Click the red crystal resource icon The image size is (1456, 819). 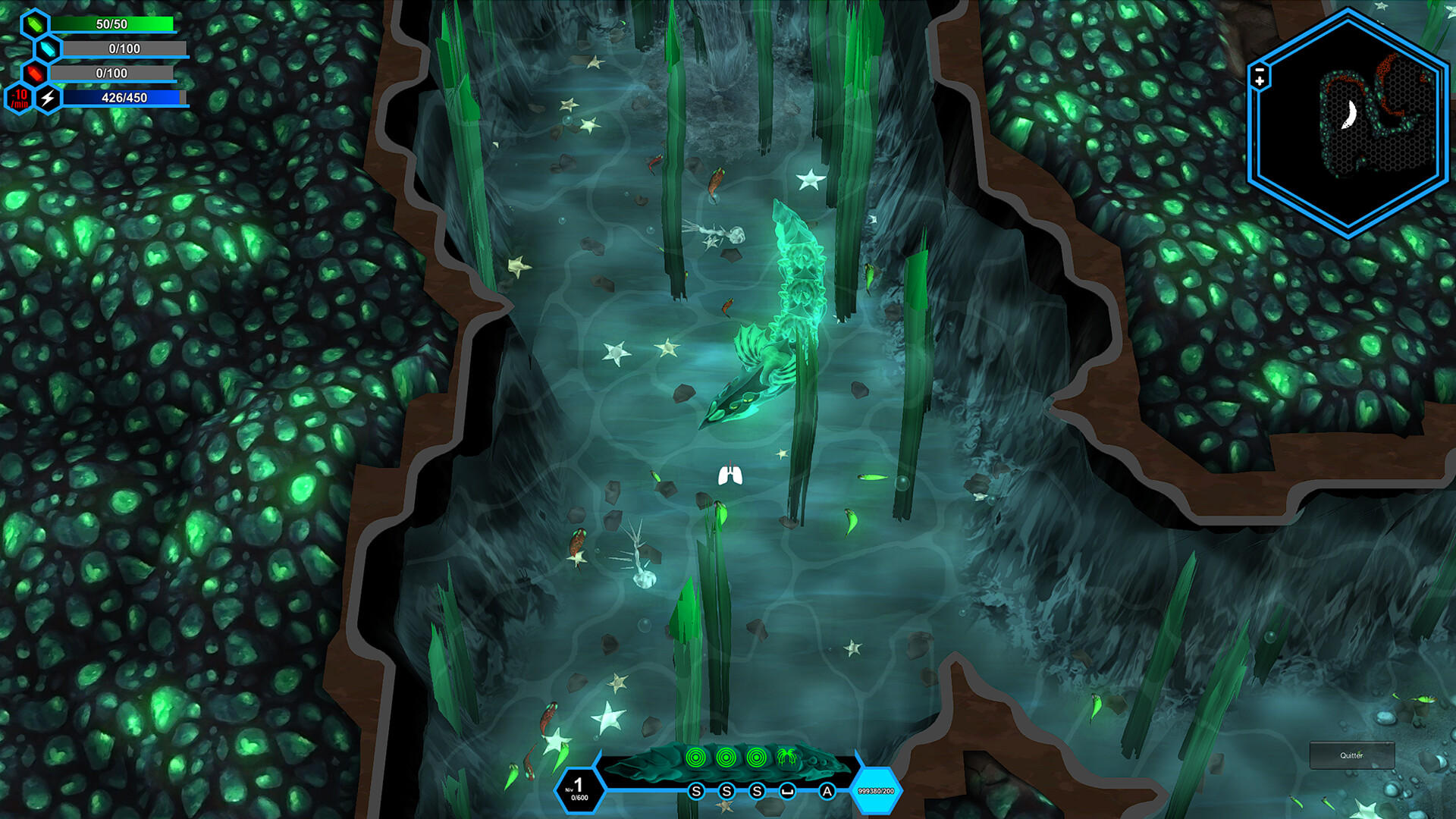[x=35, y=73]
